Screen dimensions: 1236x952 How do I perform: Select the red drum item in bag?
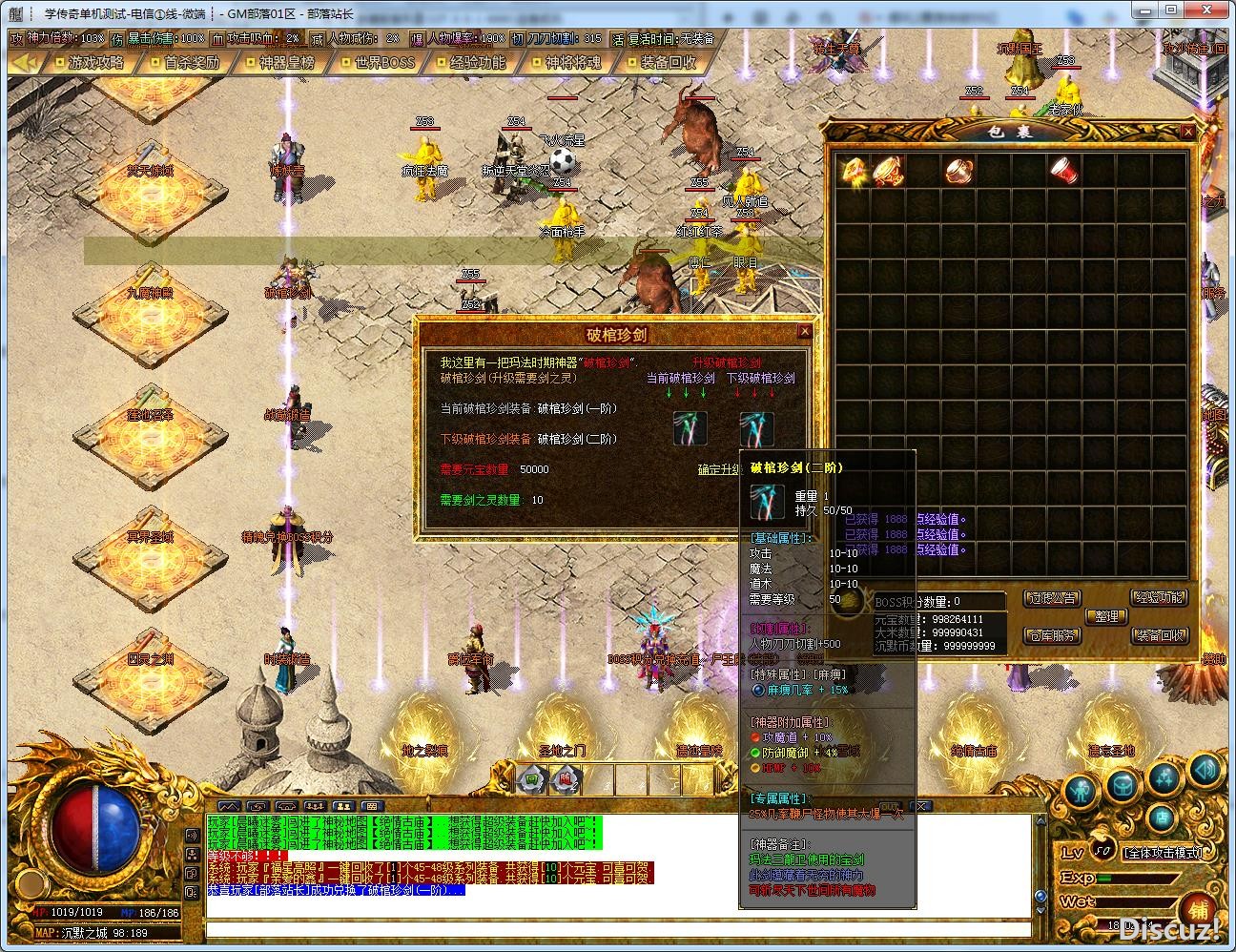(1063, 170)
